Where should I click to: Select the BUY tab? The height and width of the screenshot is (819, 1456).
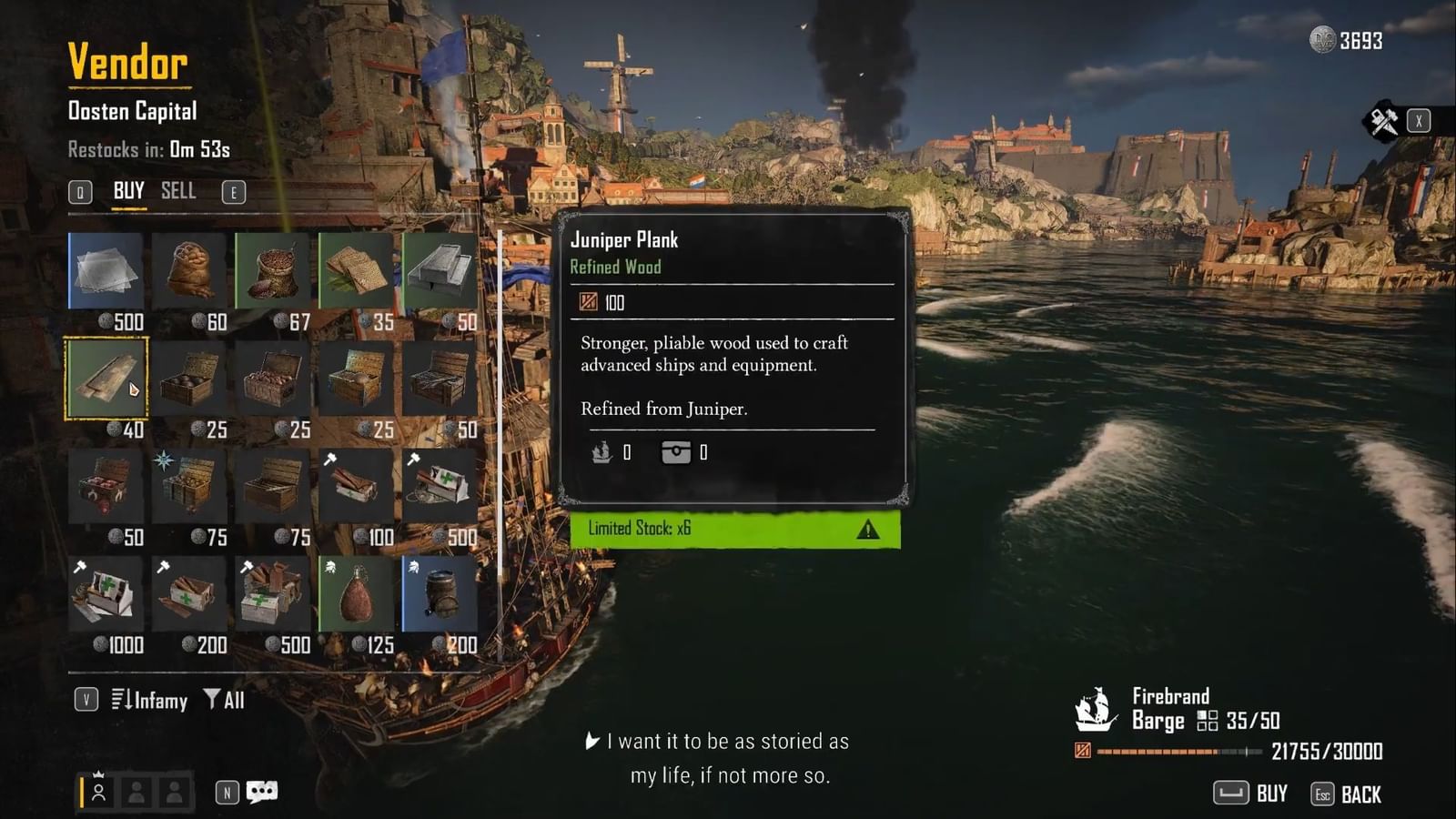126,191
